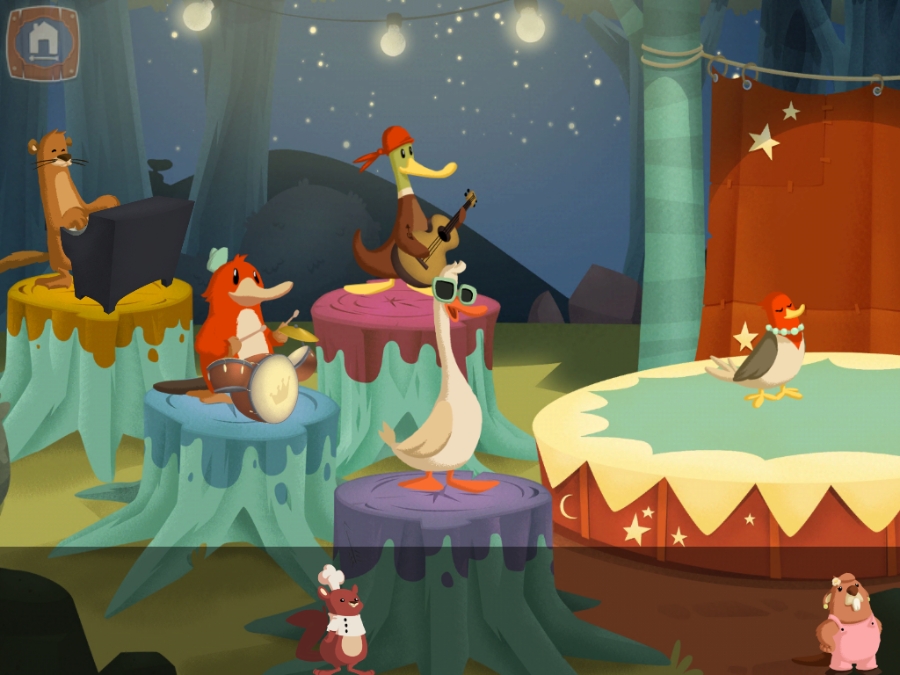900x675 pixels.
Task: Select the chef squirrel in the bottom tray
Action: point(340,622)
